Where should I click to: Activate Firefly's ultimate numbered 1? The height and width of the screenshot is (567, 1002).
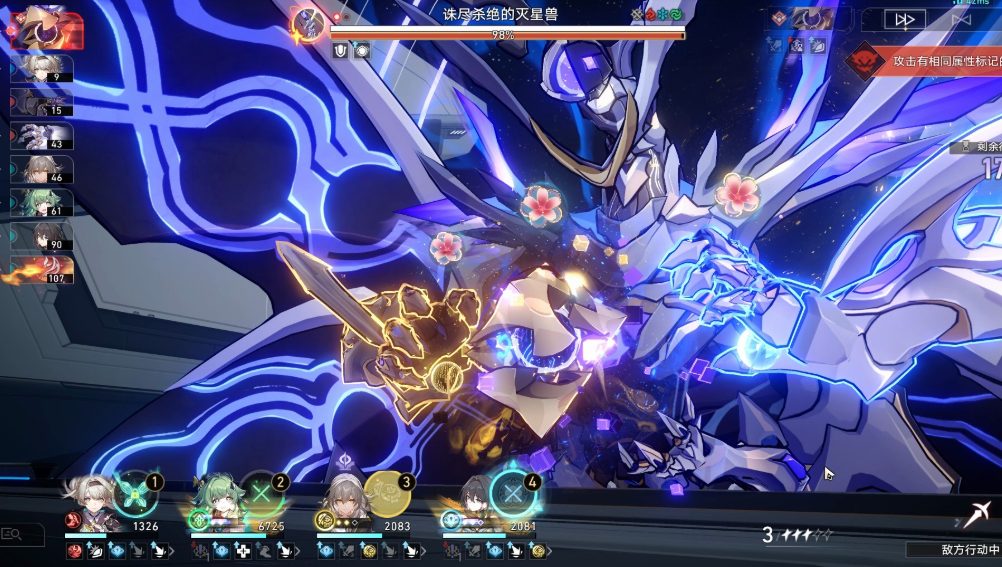133,493
